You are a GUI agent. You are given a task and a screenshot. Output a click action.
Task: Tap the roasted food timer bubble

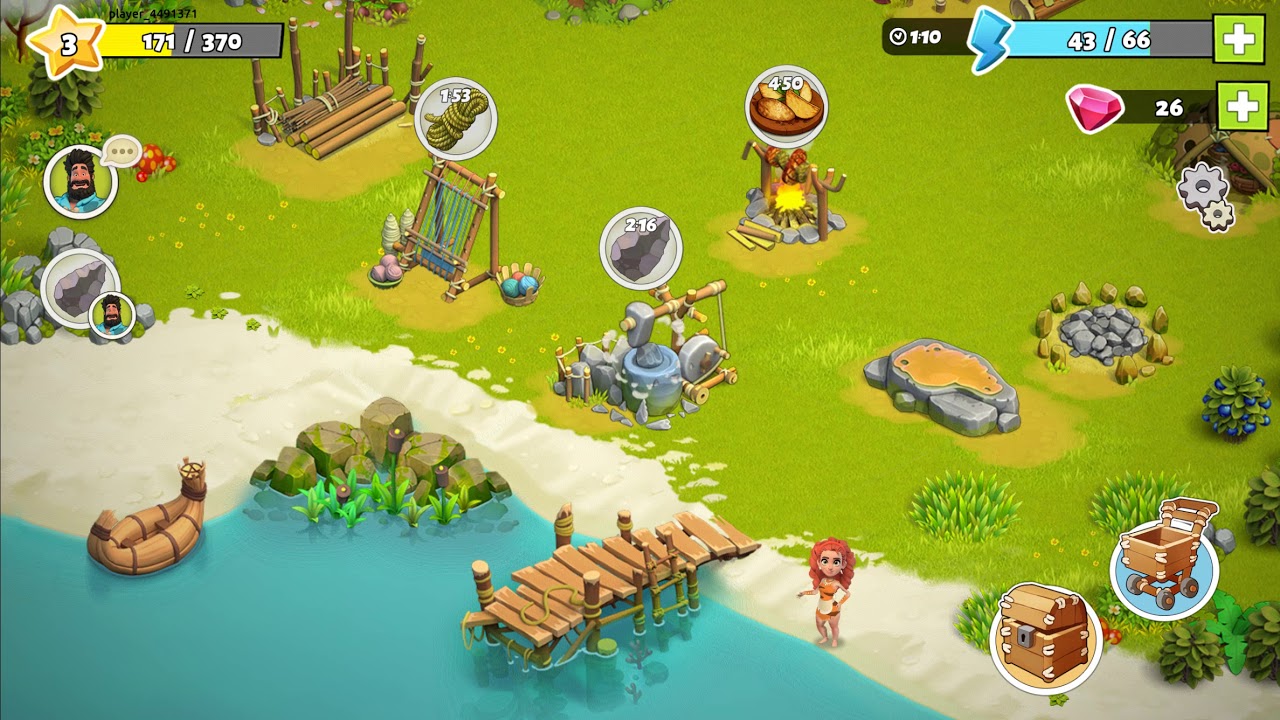(x=786, y=107)
